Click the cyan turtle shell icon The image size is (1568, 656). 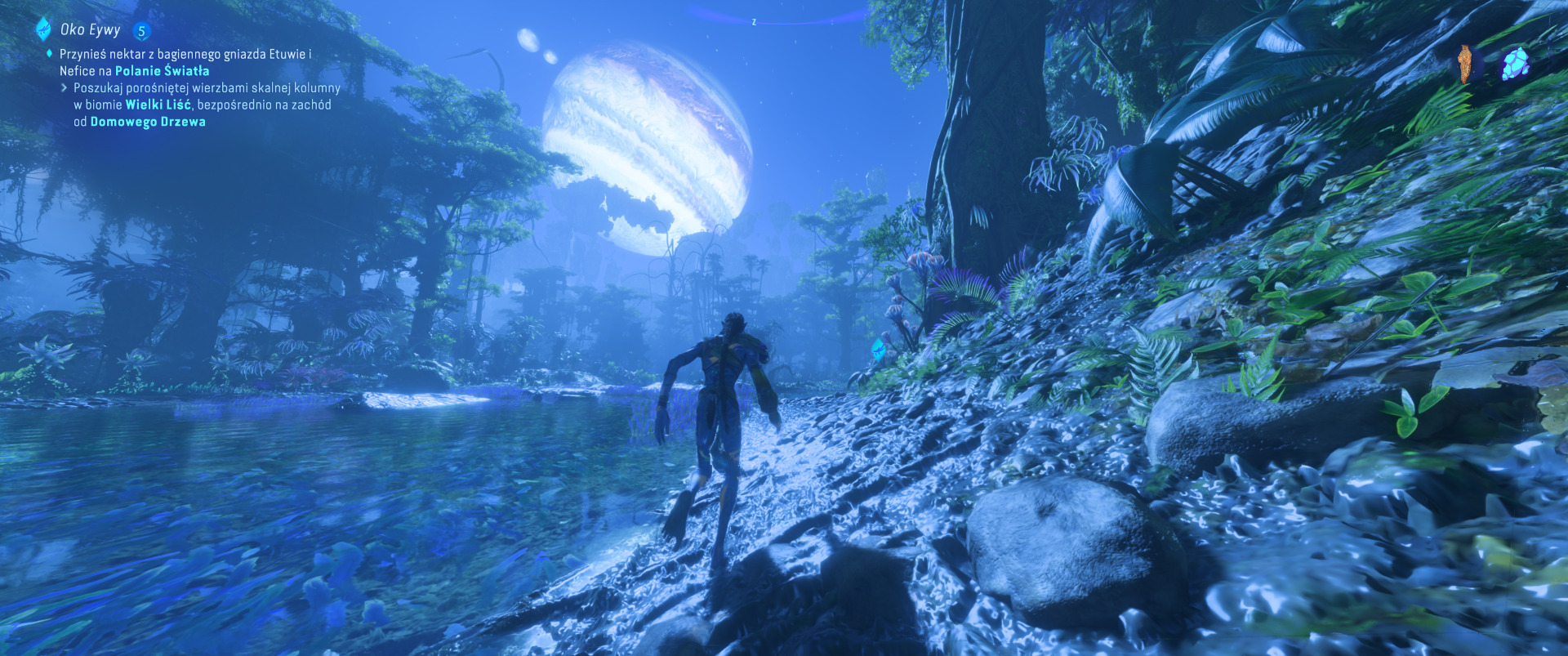(x=1516, y=63)
